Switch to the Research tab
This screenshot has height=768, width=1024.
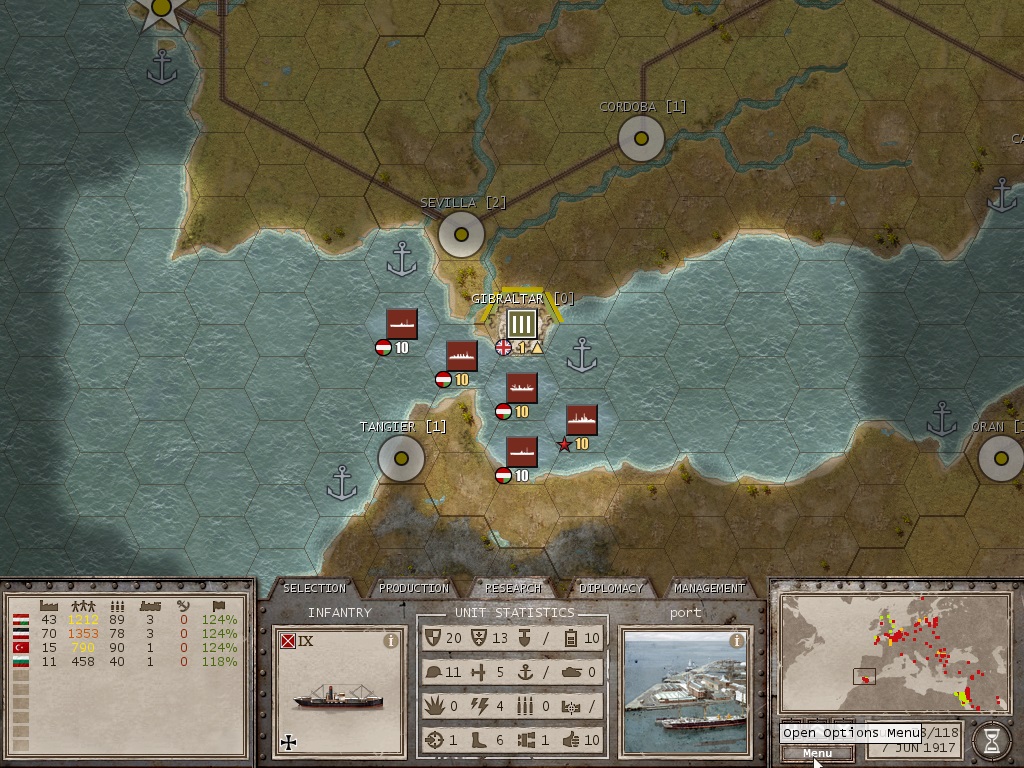click(x=513, y=588)
